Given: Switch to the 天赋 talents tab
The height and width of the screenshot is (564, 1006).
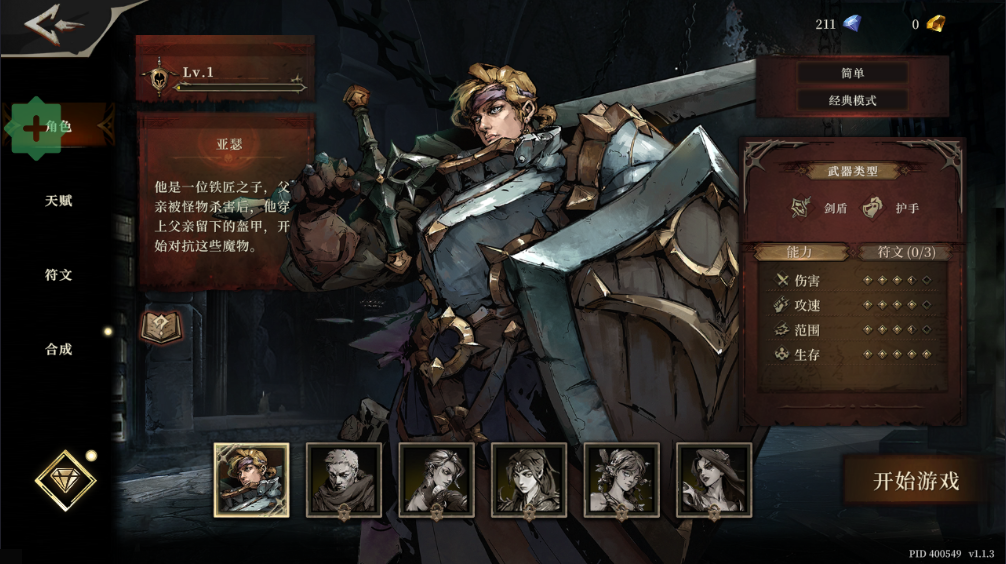Looking at the screenshot, I should coord(58,201).
